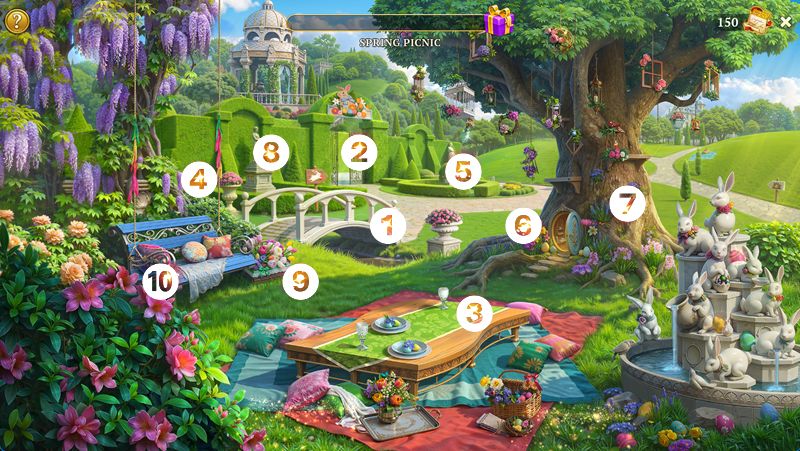Choose numbered marker 6 at the tree door
Image resolution: width=800 pixels, height=451 pixels.
click(523, 226)
